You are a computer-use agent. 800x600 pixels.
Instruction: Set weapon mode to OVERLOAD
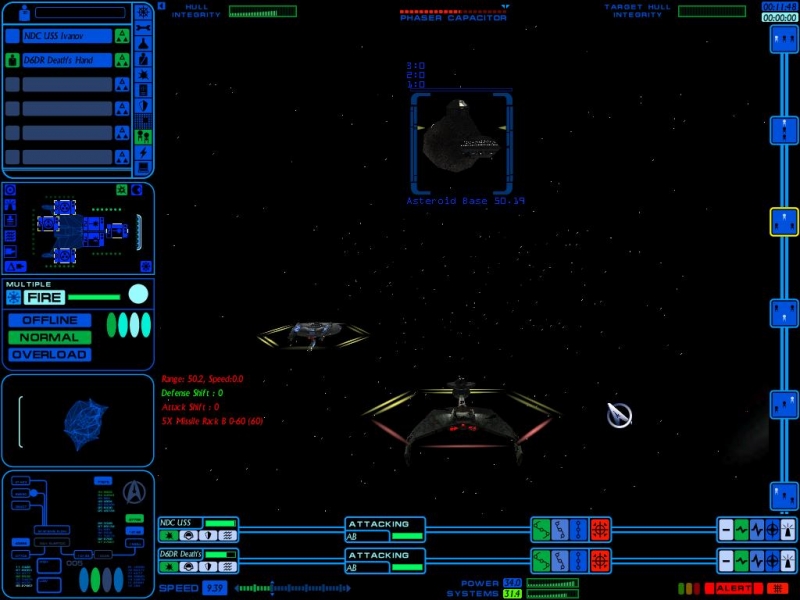[50, 354]
